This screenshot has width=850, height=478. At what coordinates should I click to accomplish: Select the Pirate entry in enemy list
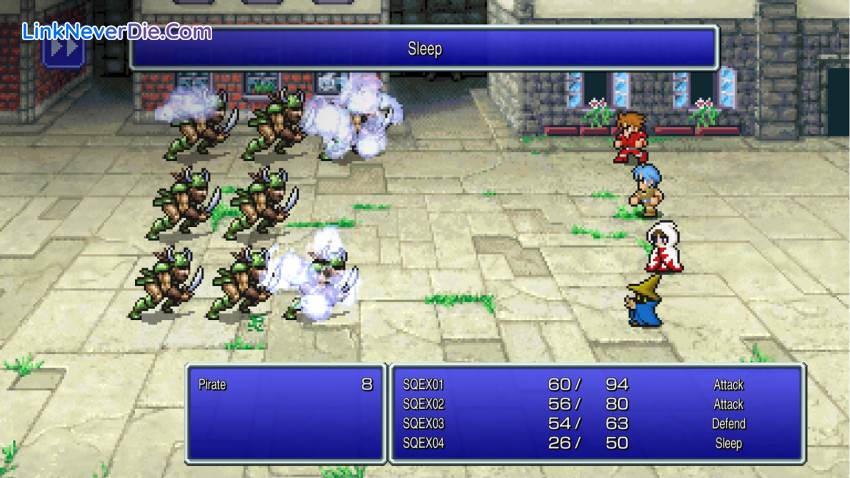284,384
